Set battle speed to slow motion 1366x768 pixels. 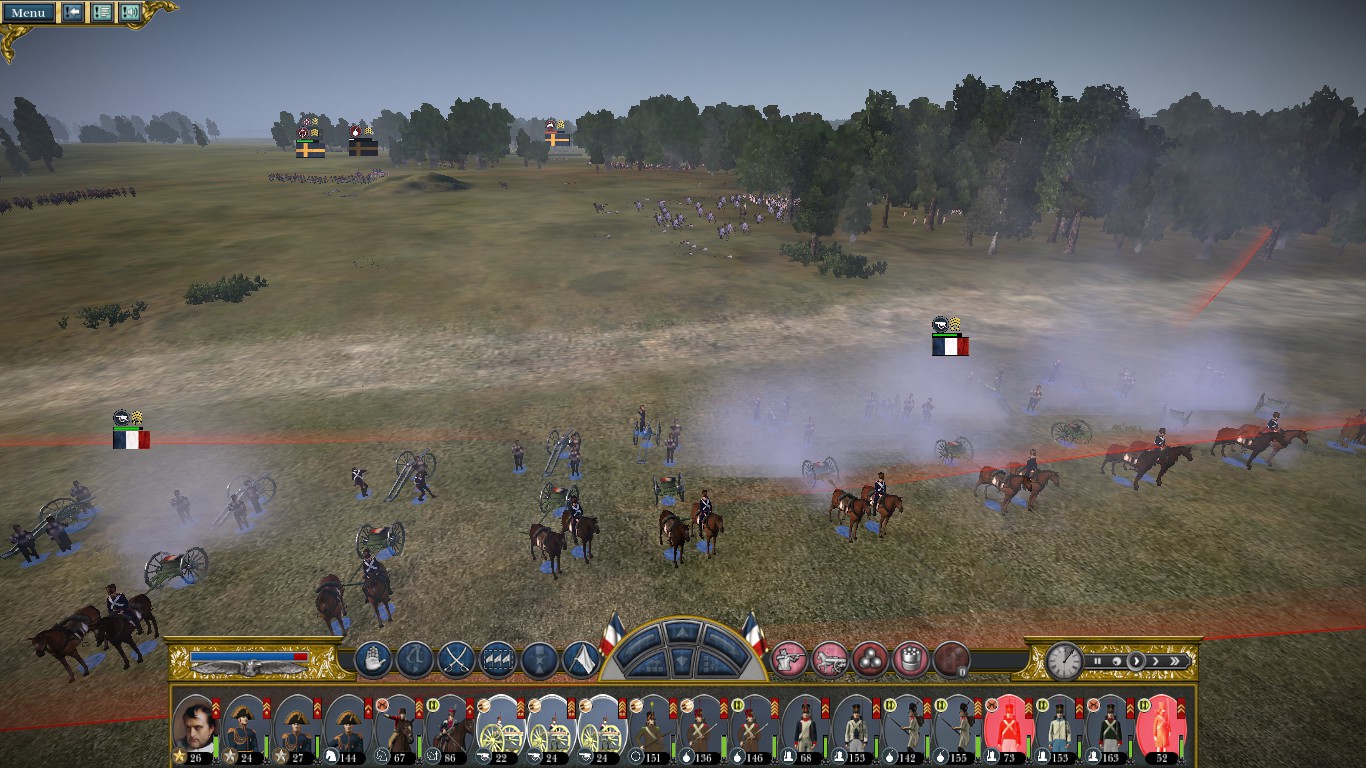[1116, 661]
